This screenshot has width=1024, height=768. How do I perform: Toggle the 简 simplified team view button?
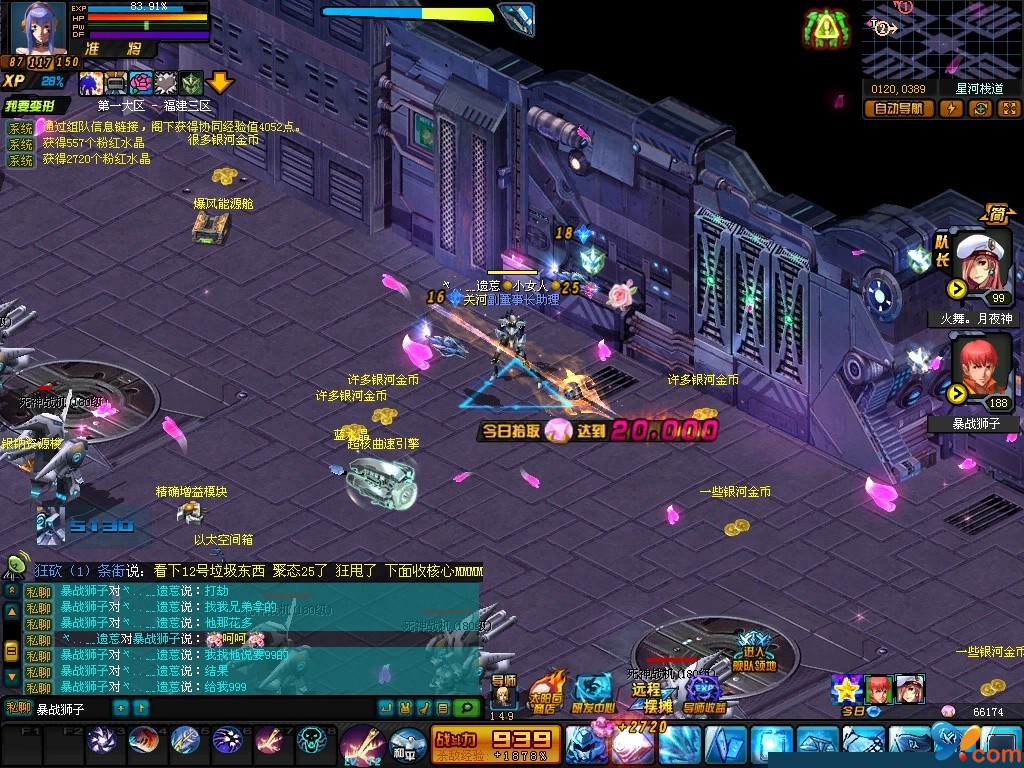(996, 213)
